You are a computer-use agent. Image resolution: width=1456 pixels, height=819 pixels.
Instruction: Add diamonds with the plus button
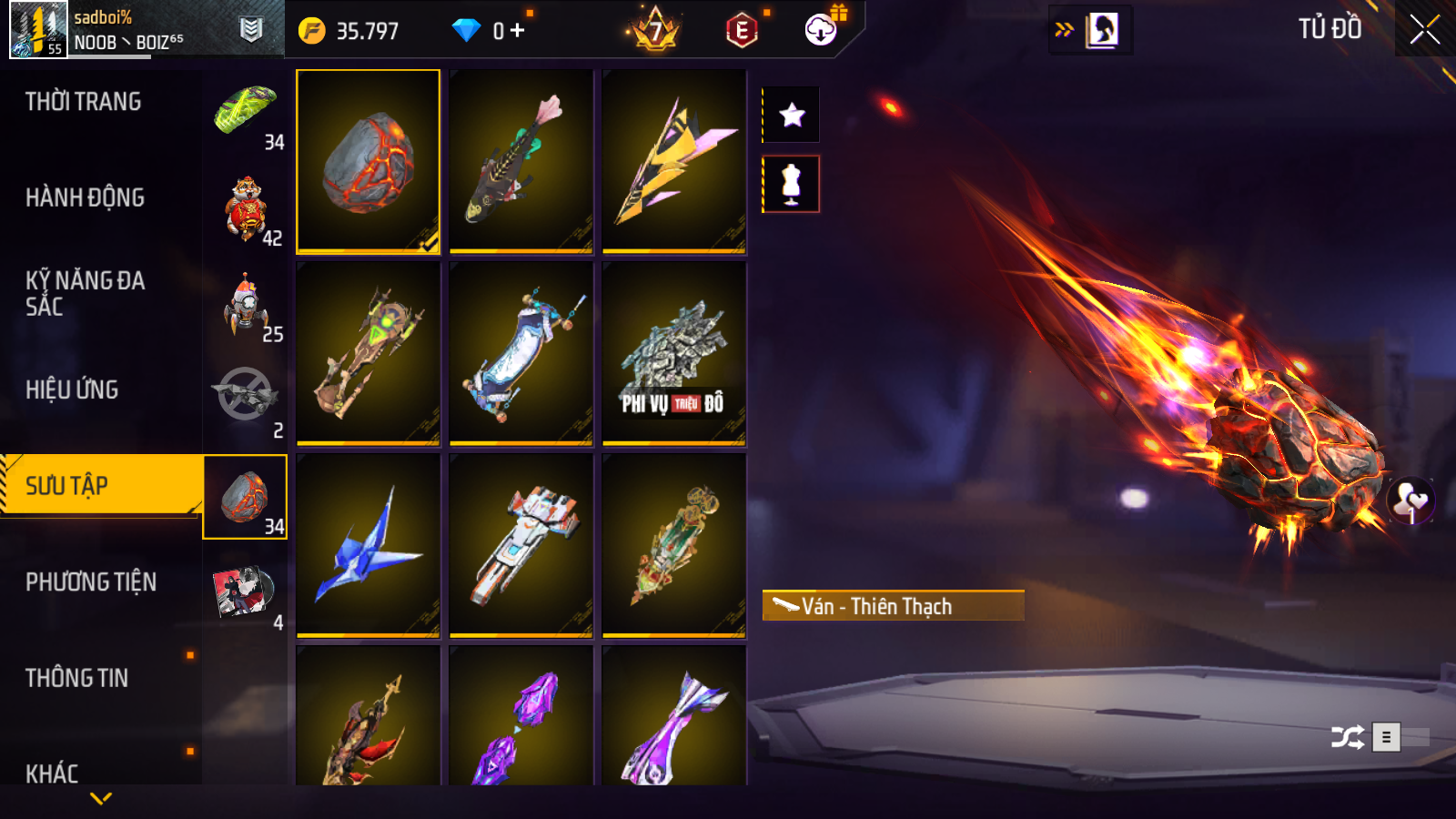tap(518, 31)
